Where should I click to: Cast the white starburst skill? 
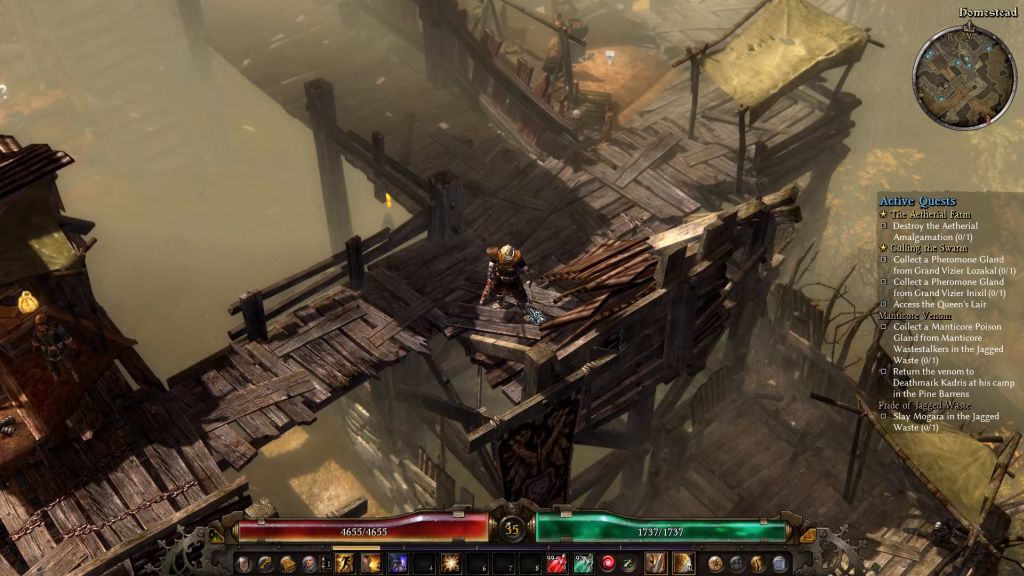449,563
